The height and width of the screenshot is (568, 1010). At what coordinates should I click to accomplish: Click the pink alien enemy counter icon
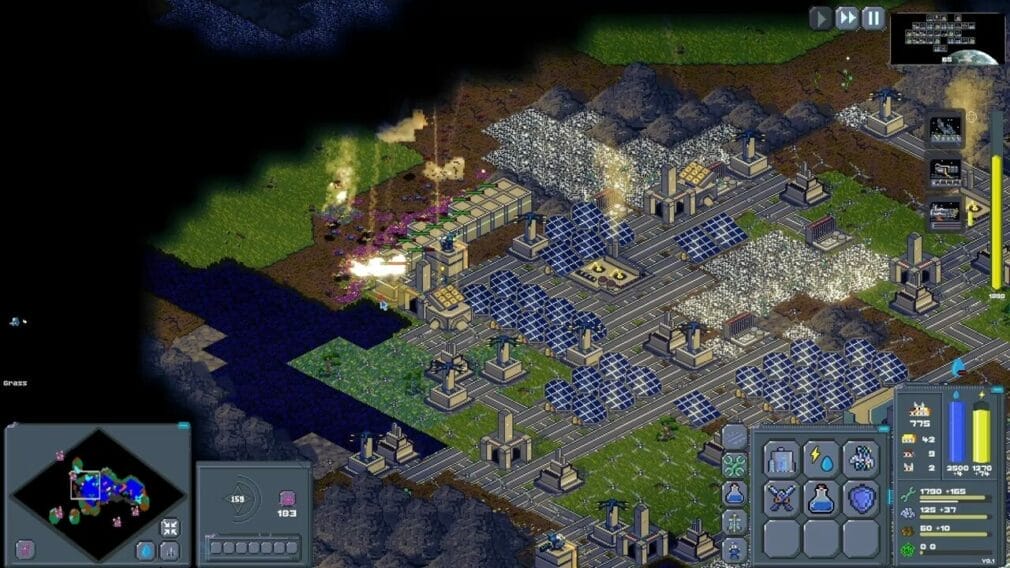287,498
